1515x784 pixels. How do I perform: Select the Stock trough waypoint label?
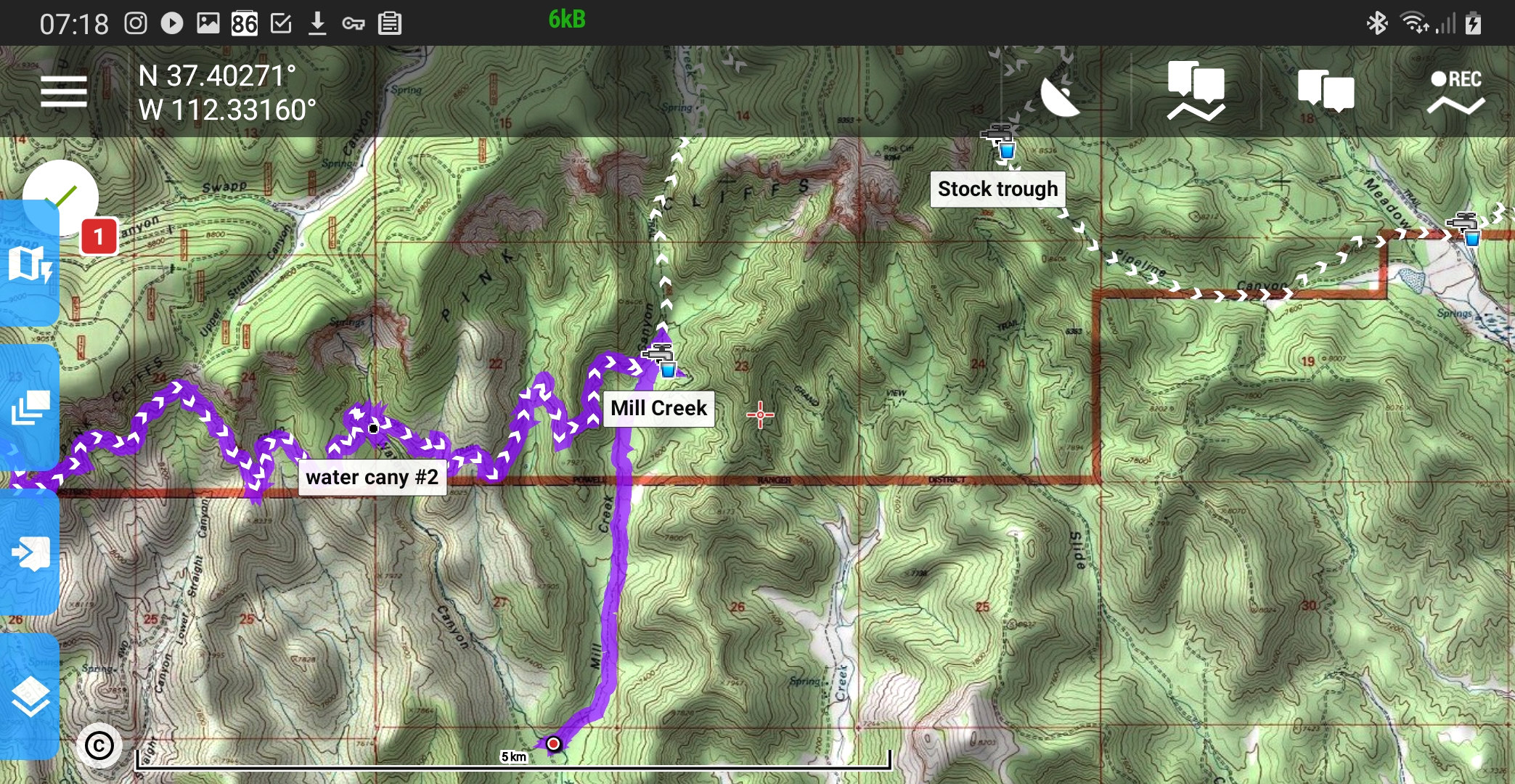point(997,189)
